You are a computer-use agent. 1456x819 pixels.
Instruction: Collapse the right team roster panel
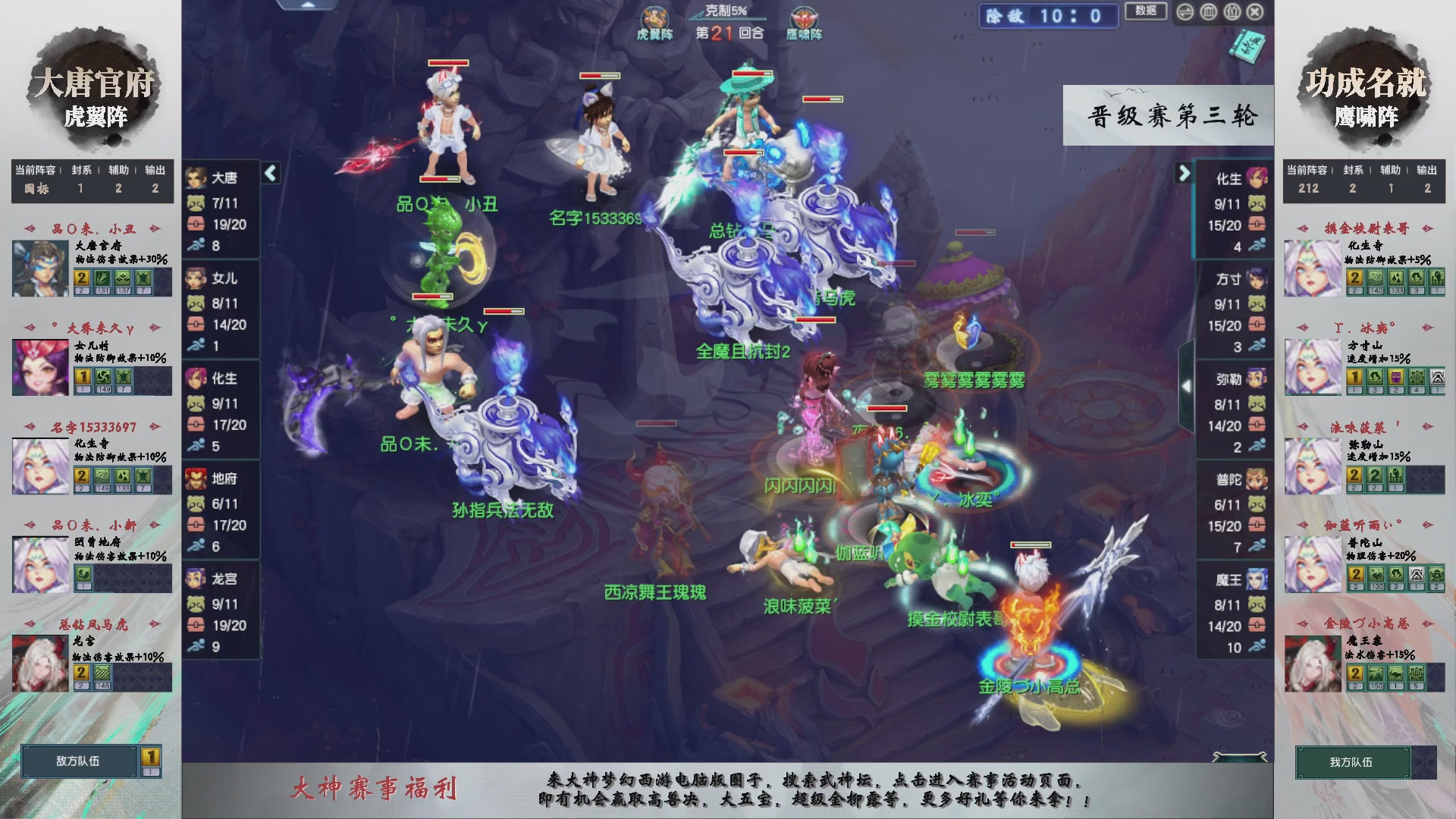pyautogui.click(x=1184, y=174)
